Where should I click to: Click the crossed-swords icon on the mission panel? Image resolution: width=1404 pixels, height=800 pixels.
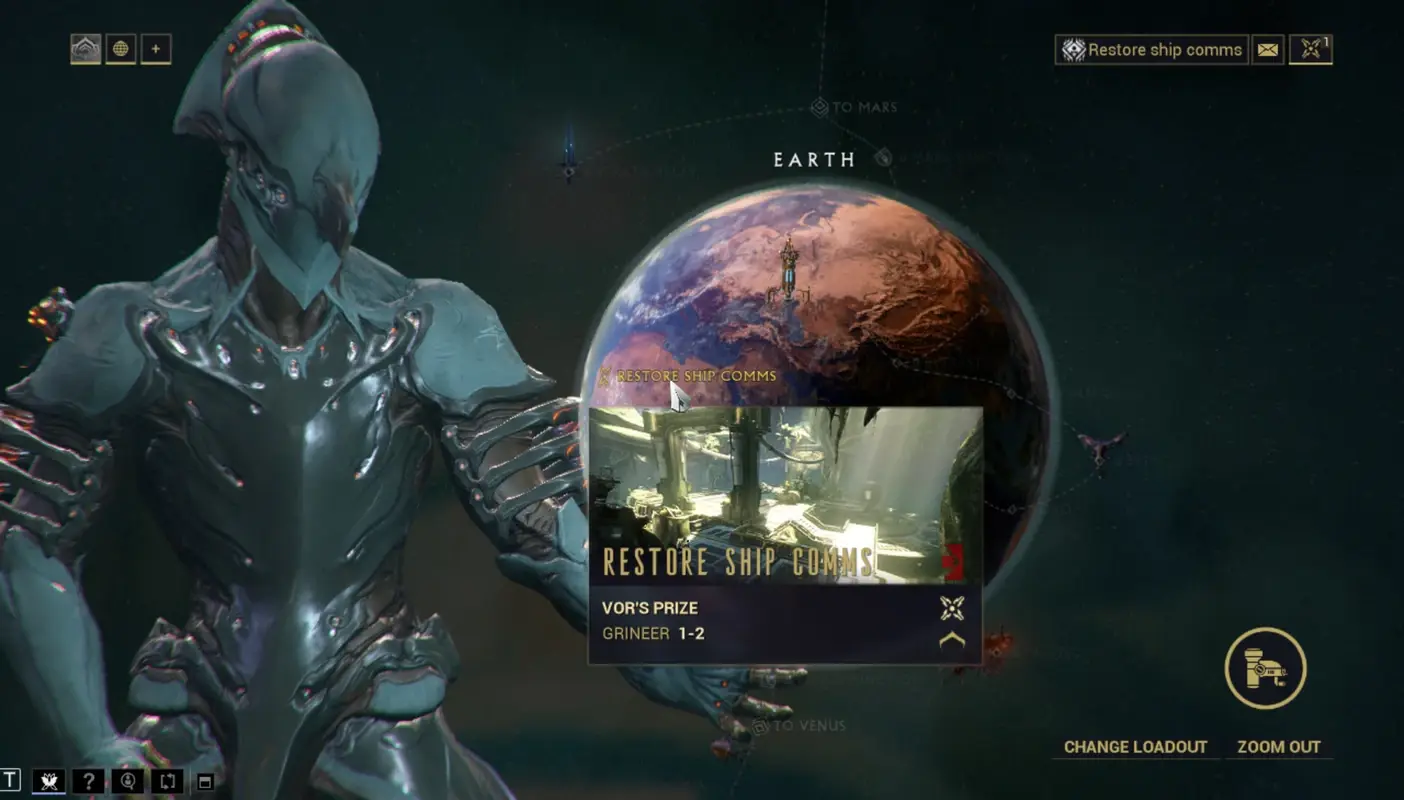click(952, 607)
